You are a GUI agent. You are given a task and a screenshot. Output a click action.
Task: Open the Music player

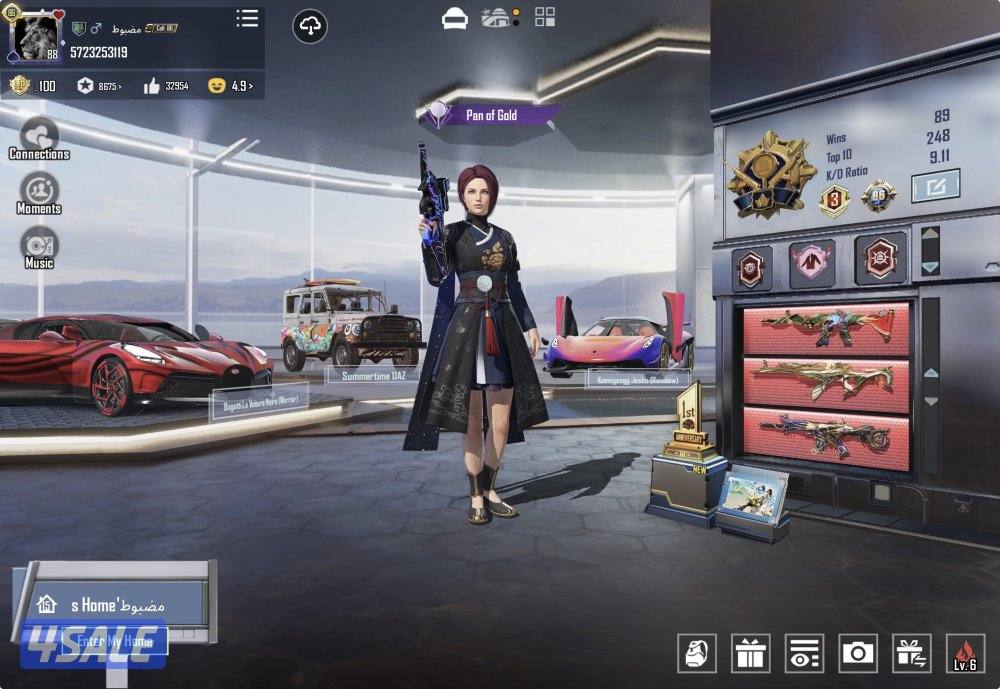tap(39, 247)
